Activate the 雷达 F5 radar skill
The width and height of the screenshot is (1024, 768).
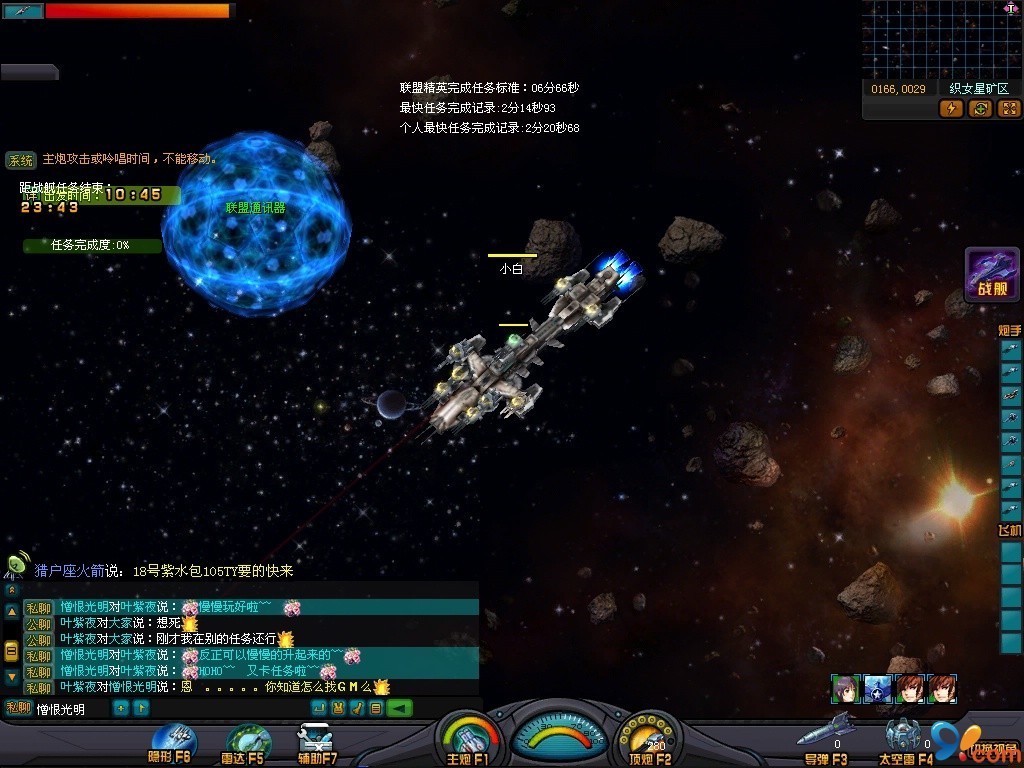pos(246,743)
